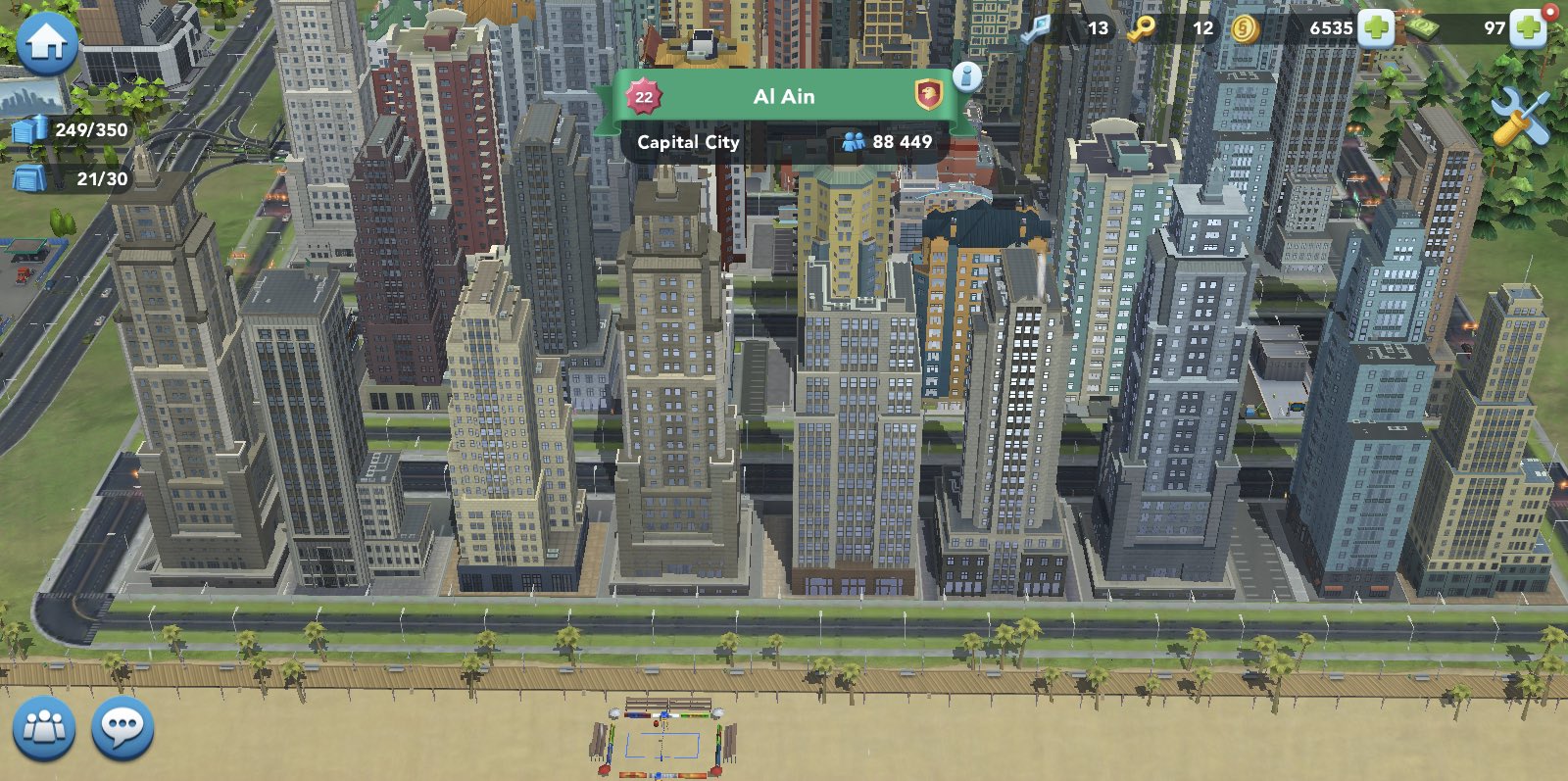The height and width of the screenshot is (781, 1568).
Task: Tap the red notification badge on SimCash
Action: coord(1550,10)
